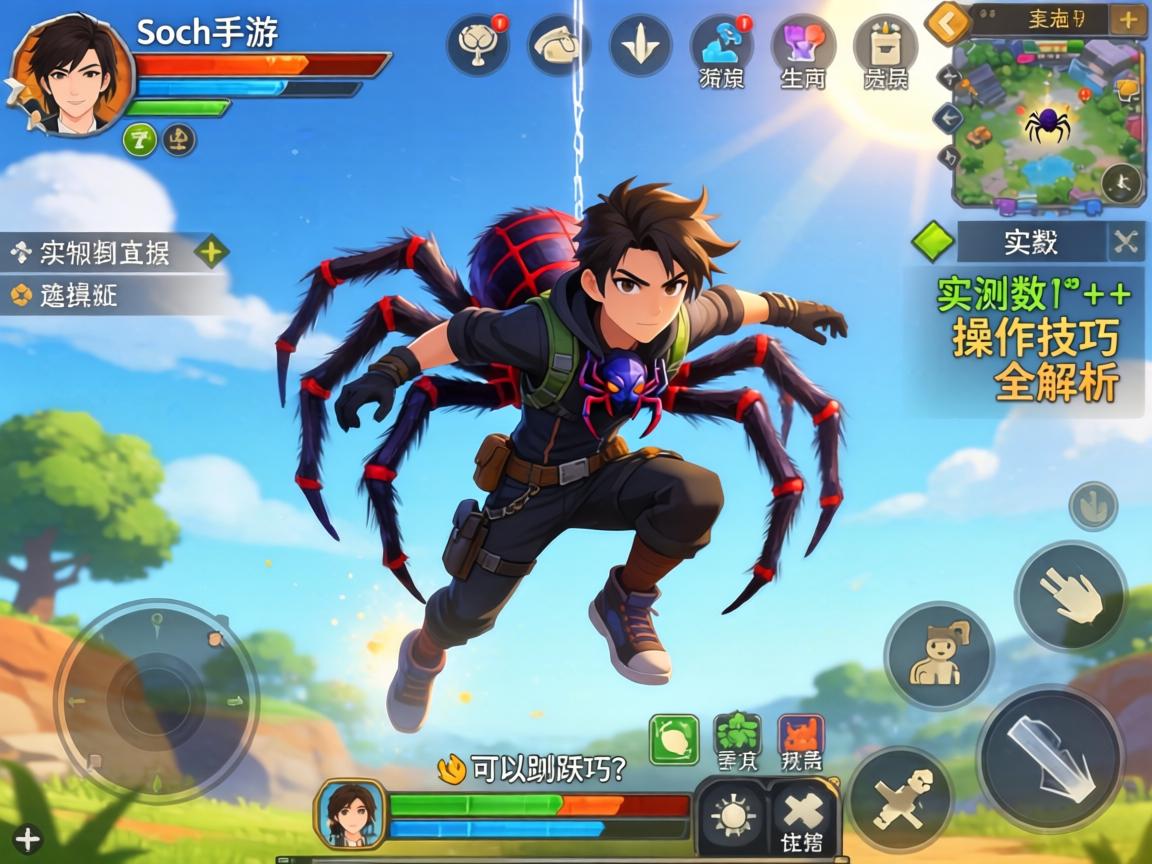
Task: Click the downward arrowhead icon at top
Action: coord(640,45)
